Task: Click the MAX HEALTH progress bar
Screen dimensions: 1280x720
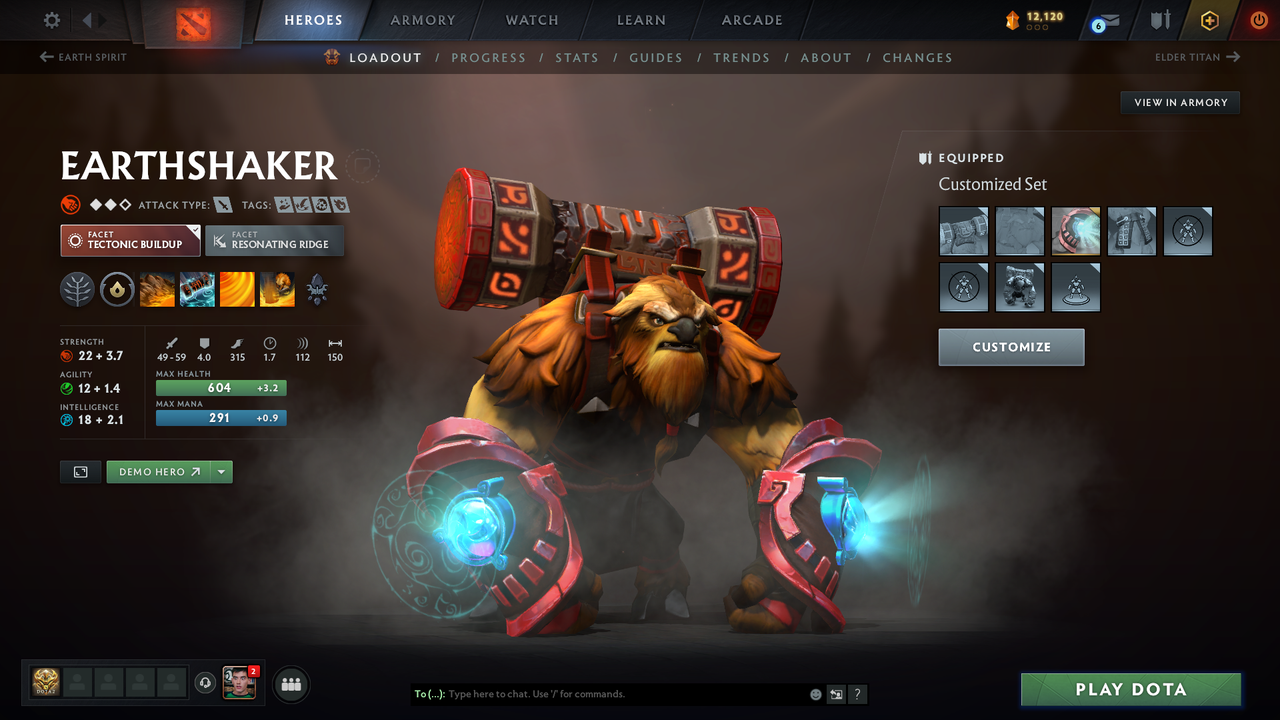Action: [x=220, y=386]
